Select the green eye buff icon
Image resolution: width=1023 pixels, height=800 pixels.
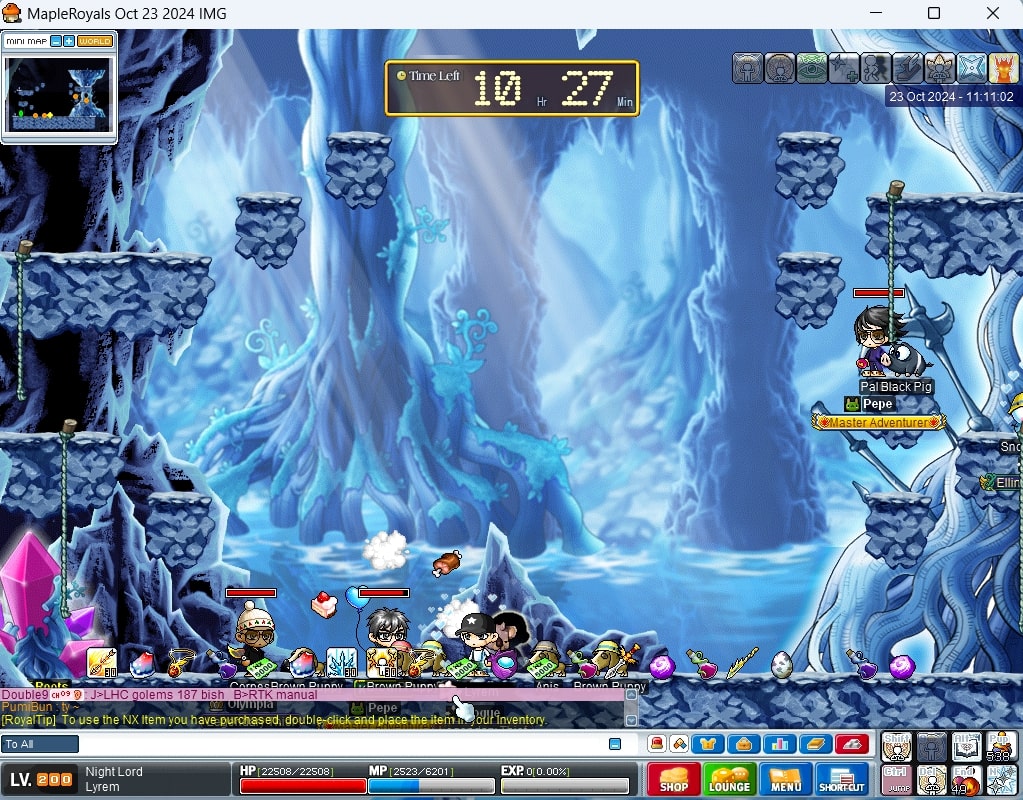pos(812,68)
